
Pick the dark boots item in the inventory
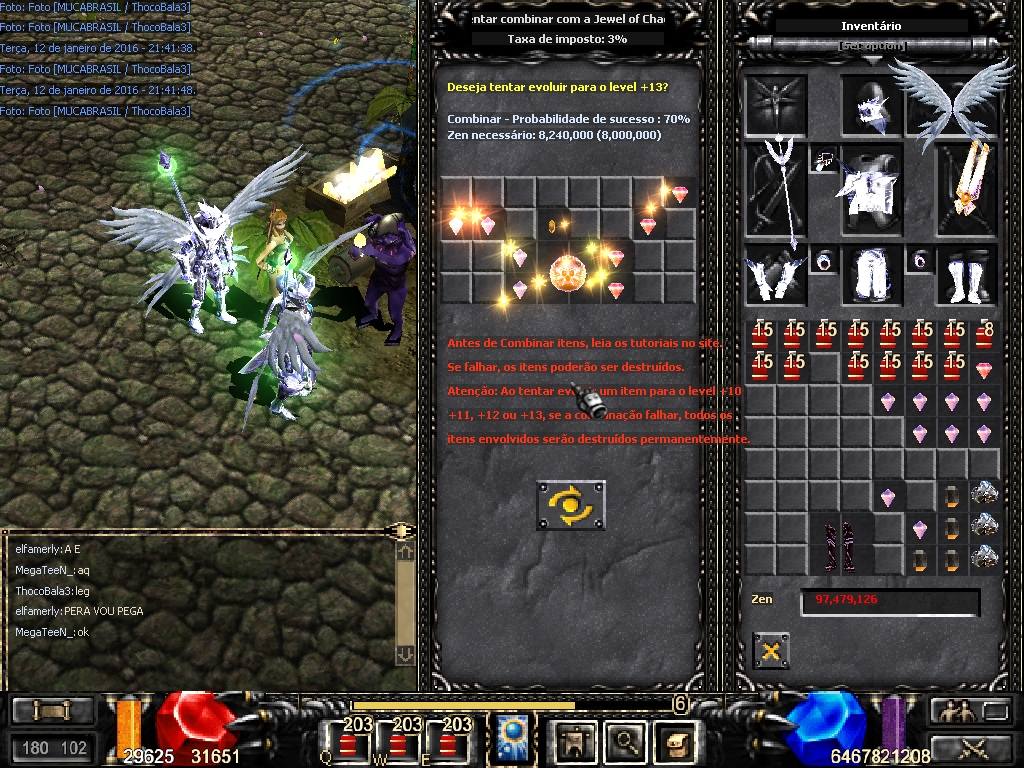pyautogui.click(x=839, y=545)
